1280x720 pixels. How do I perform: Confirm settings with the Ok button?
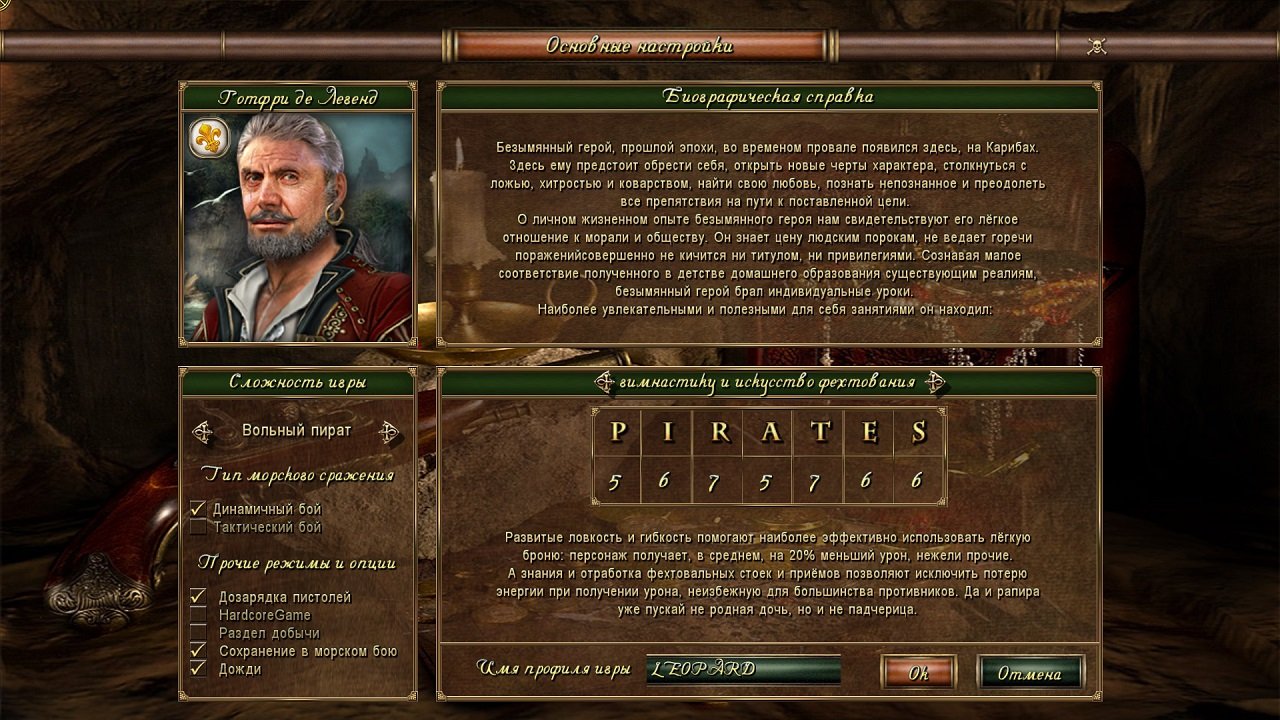[918, 673]
